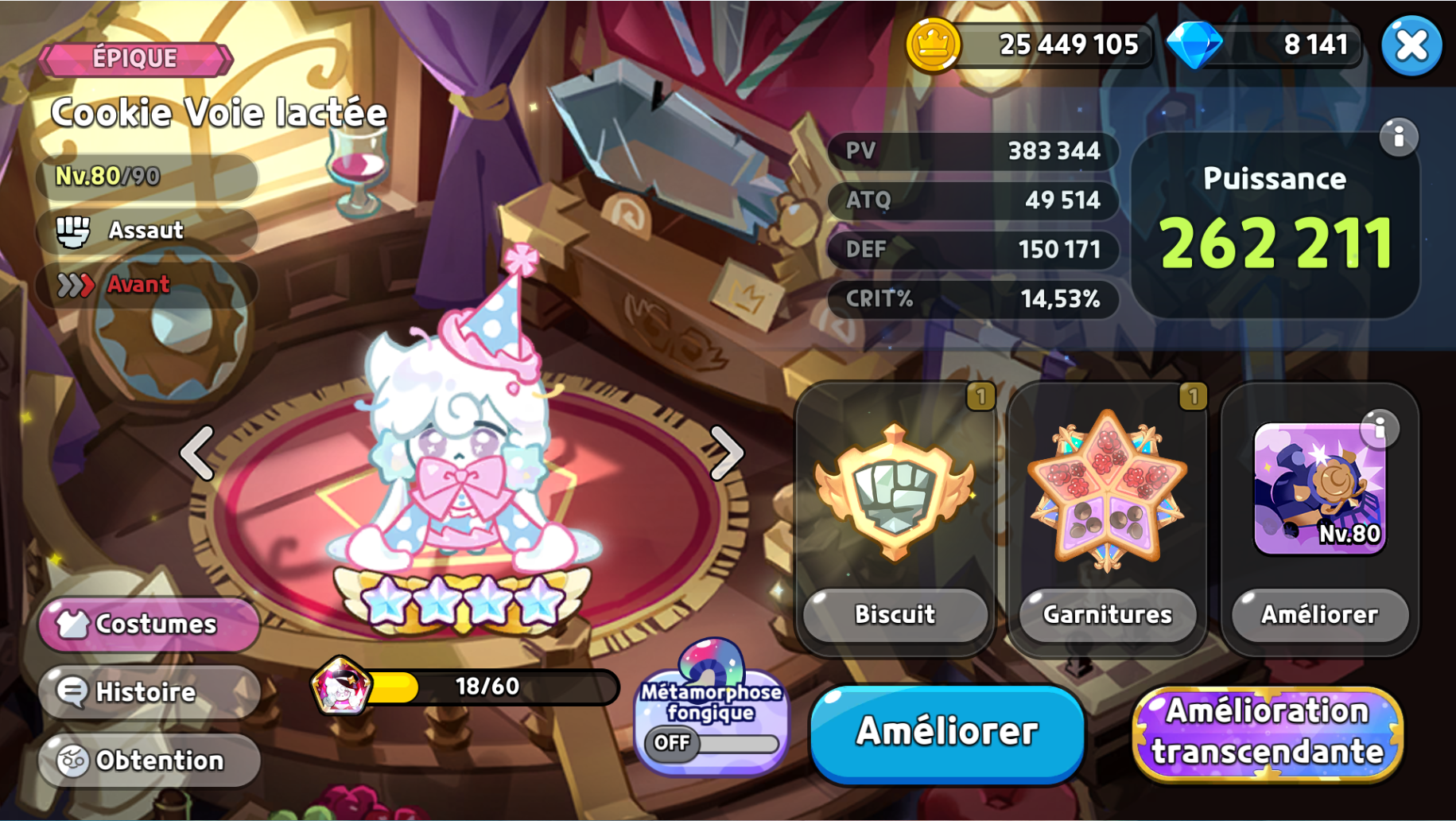Open the Biscuit equipment panel
The width and height of the screenshot is (1456, 821).
pyautogui.click(x=895, y=614)
